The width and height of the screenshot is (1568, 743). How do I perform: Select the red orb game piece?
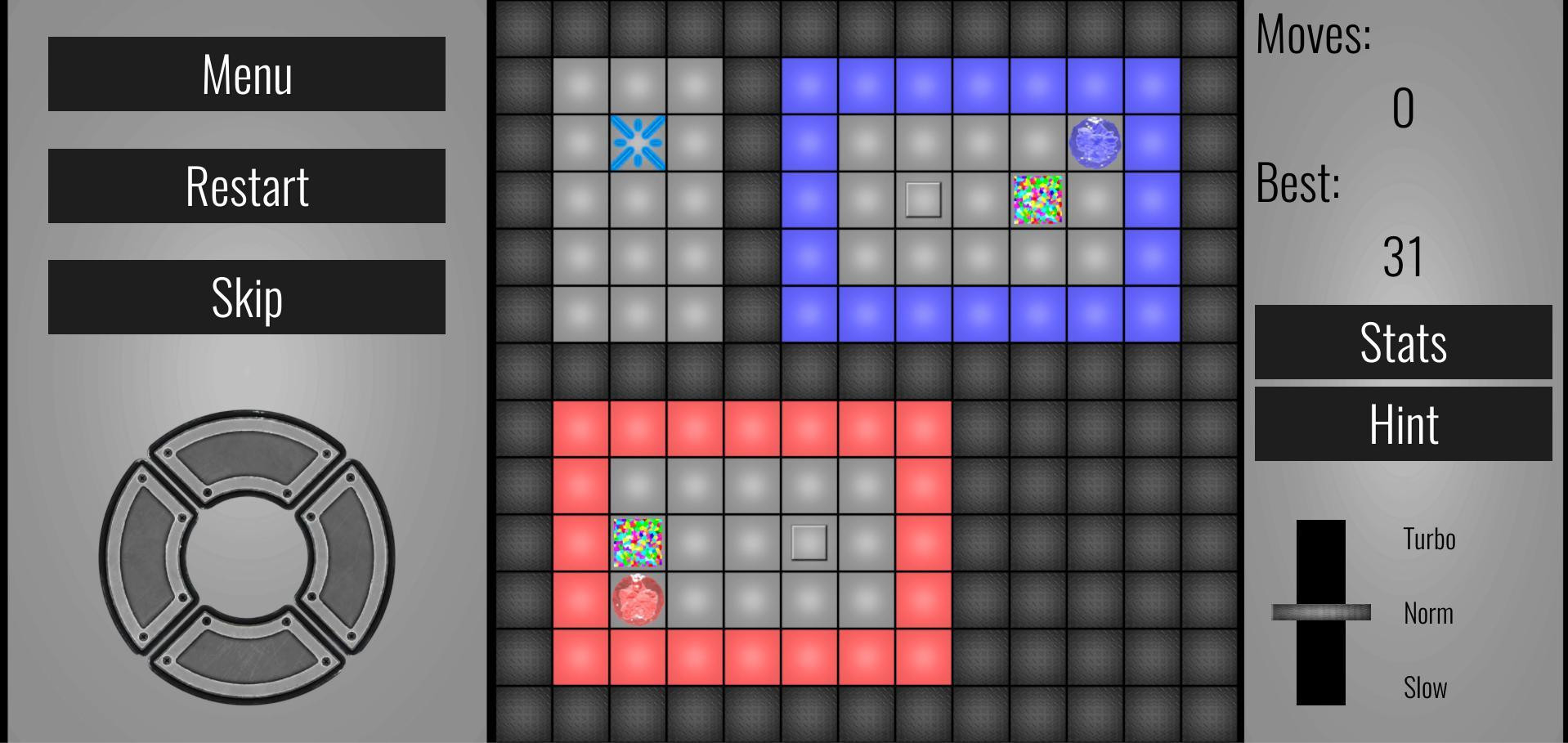638,602
